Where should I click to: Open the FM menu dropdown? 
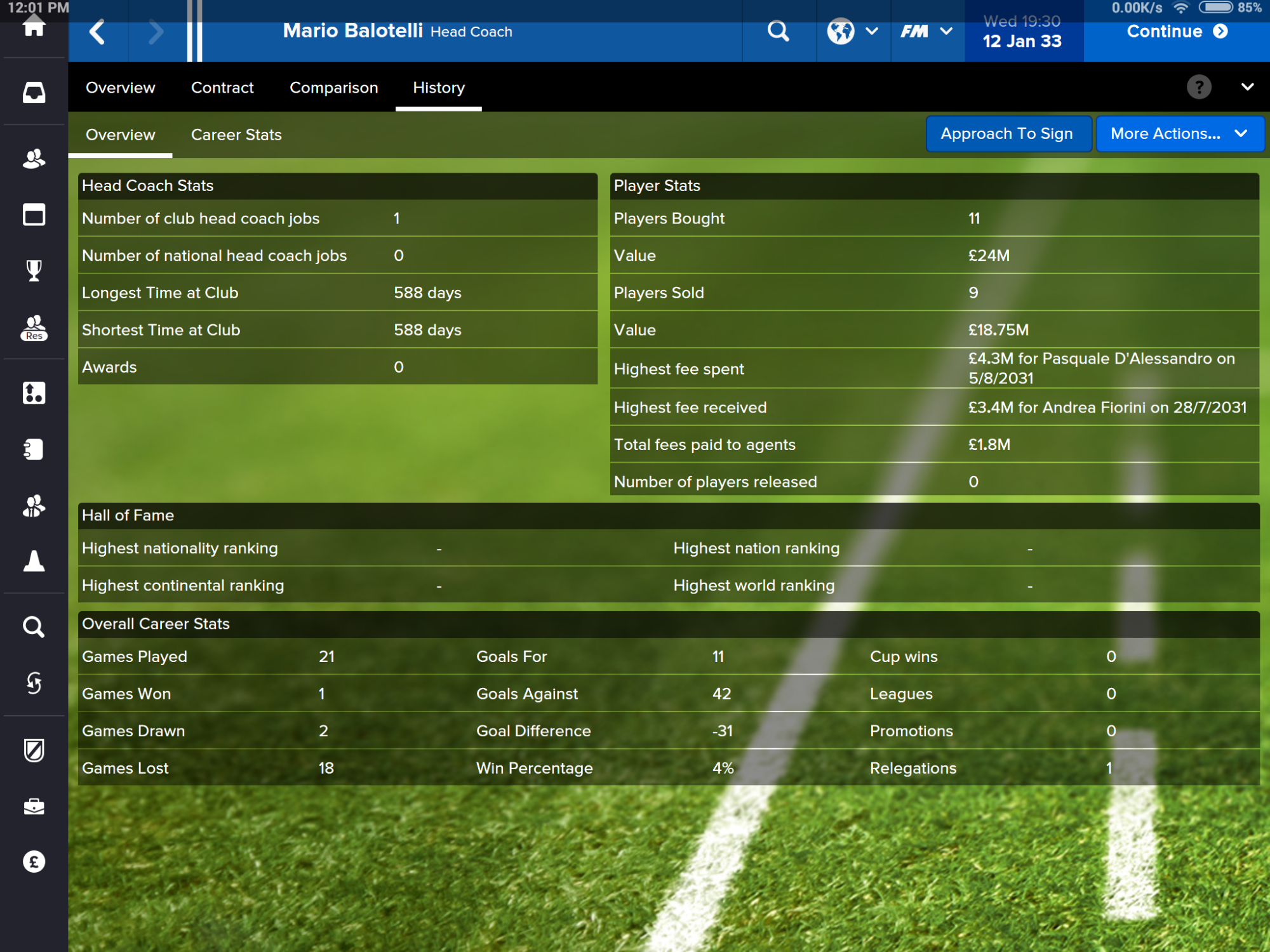click(x=926, y=31)
